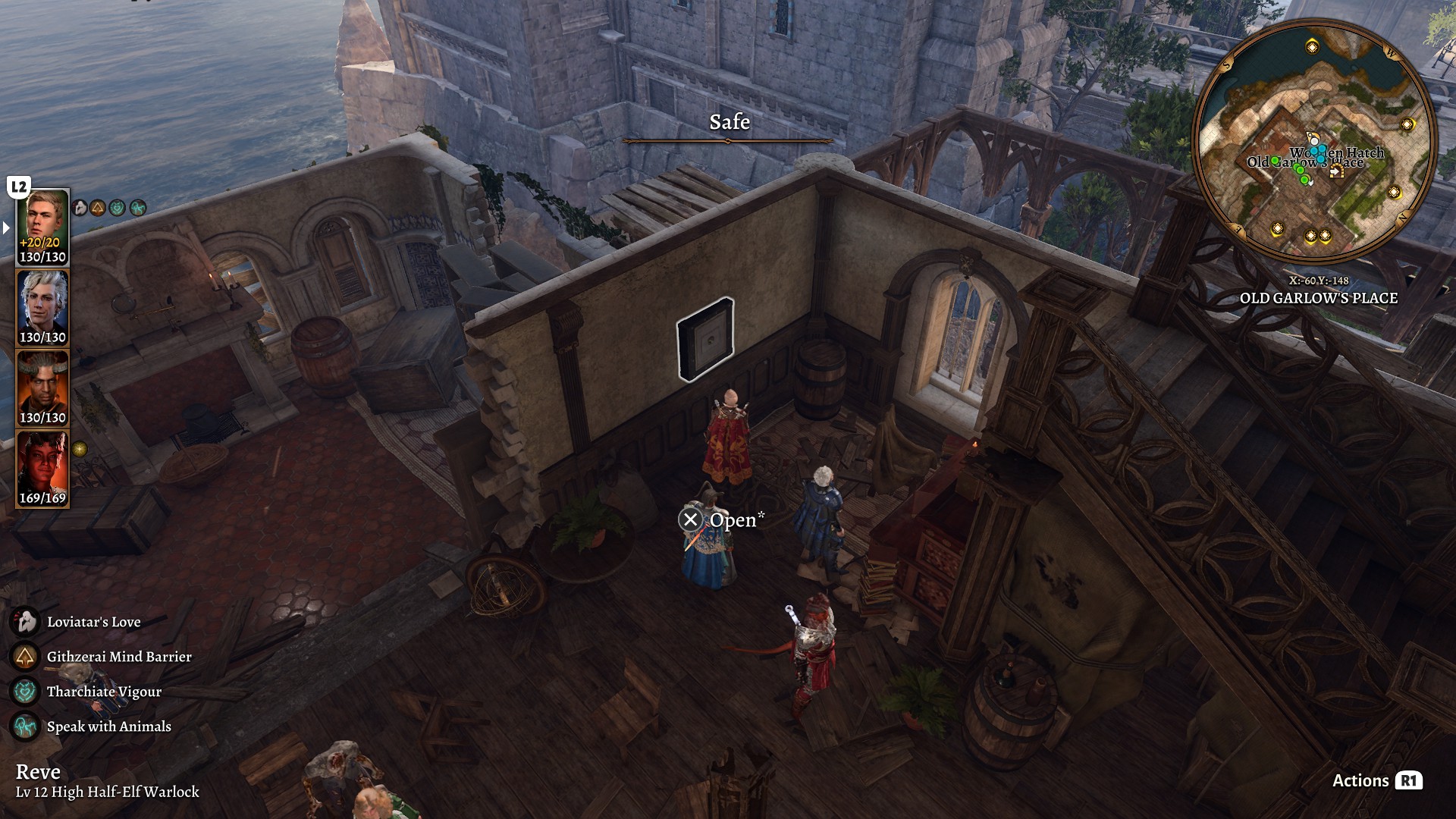Check the Speak with Animals condition
1456x819 pixels.
point(108,726)
